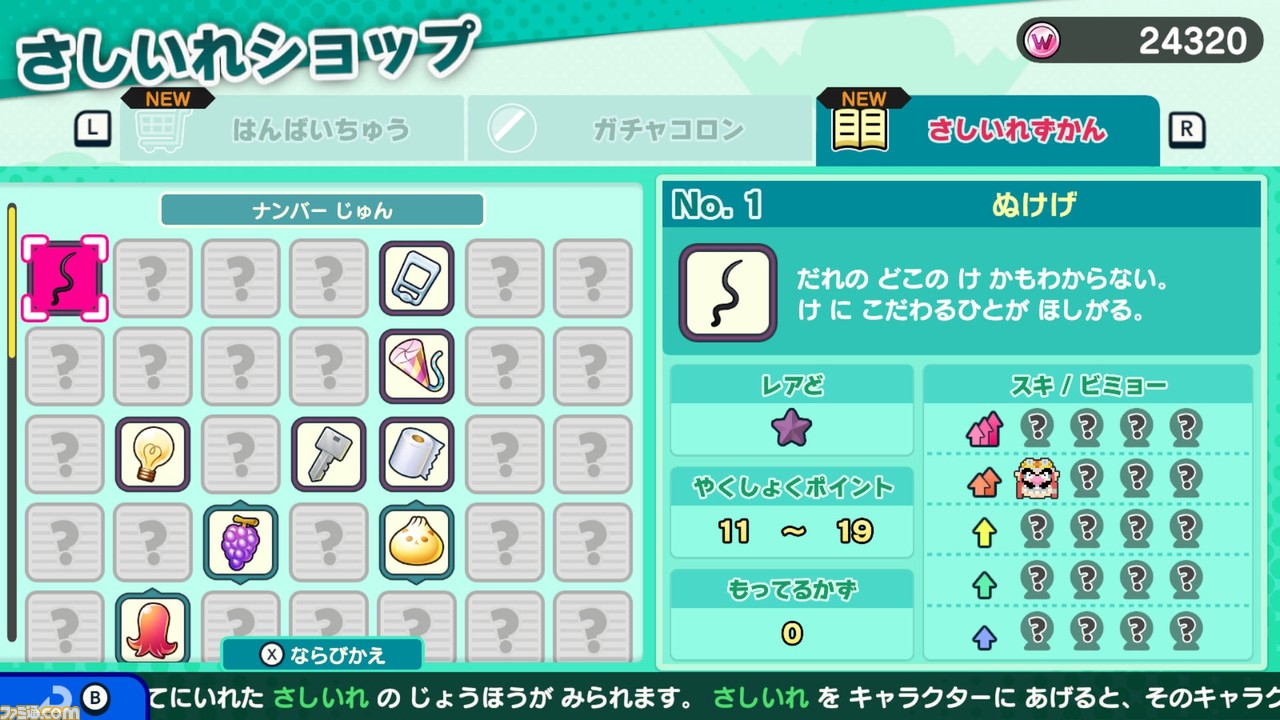Select the octopus item icon

point(152,627)
